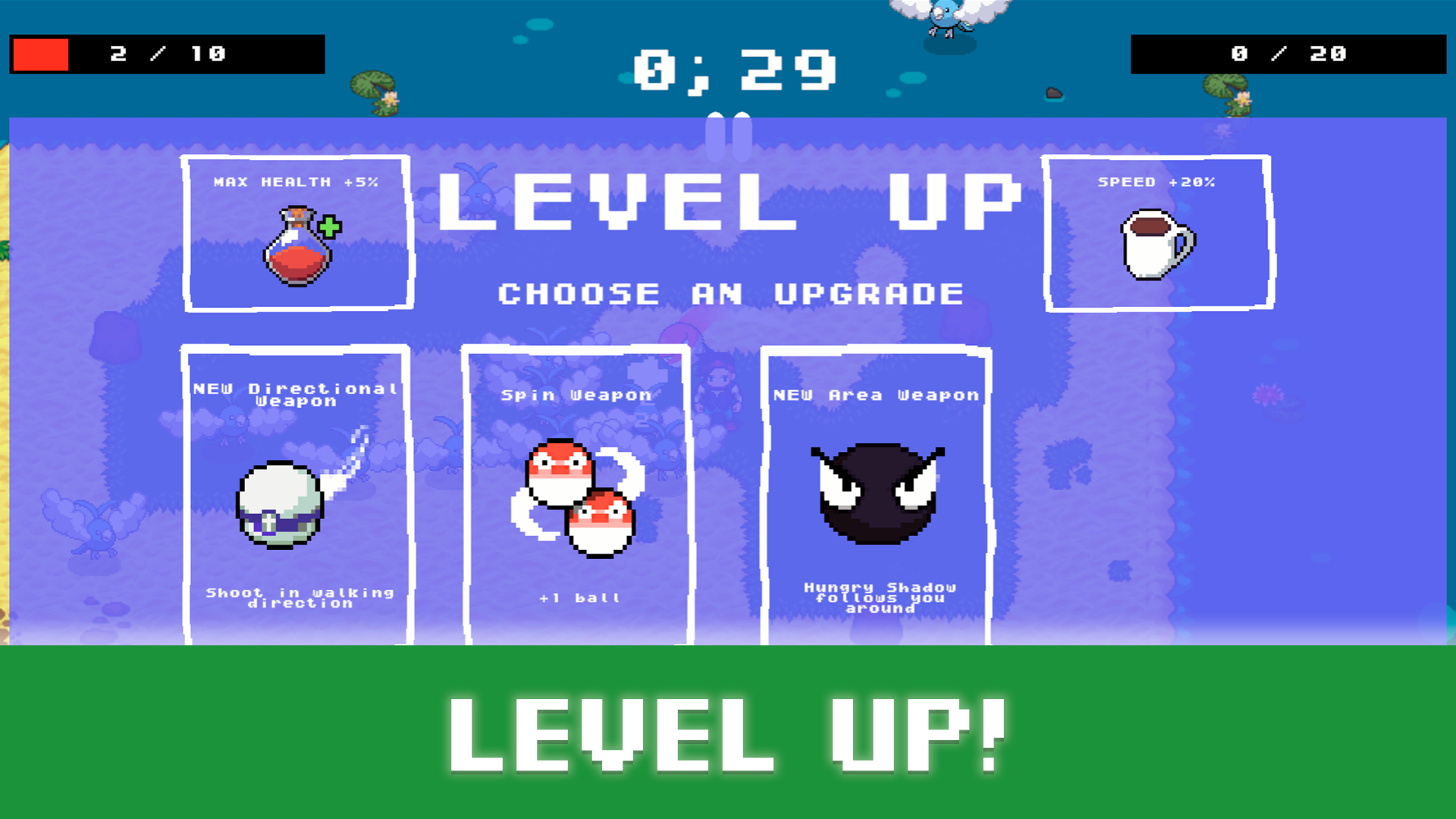Screen dimensions: 1456x819
Task: Click the CHOOSE AN UPGRADE text
Action: pyautogui.click(x=728, y=294)
